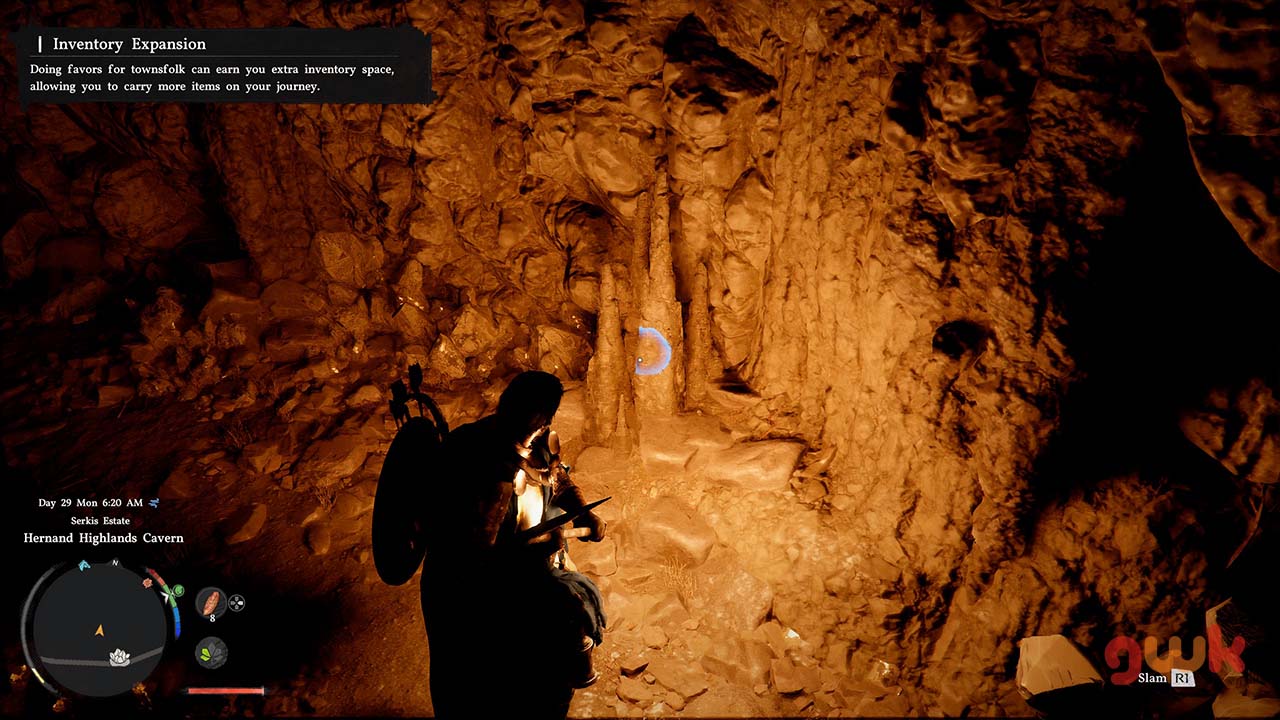Click the white lotus marker on minimap
Image resolution: width=1280 pixels, height=720 pixels.
click(x=120, y=657)
